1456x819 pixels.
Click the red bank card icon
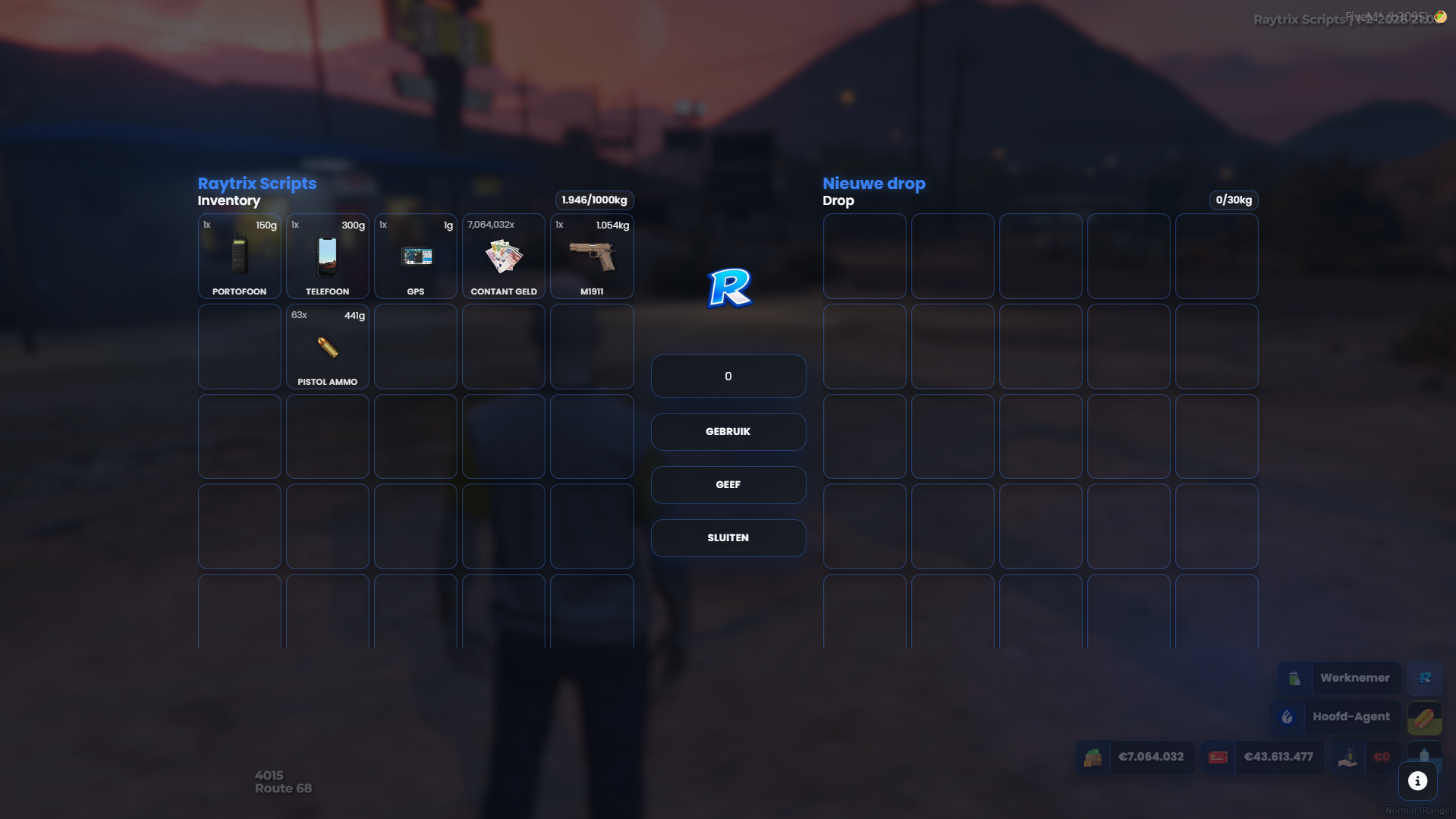[1218, 757]
